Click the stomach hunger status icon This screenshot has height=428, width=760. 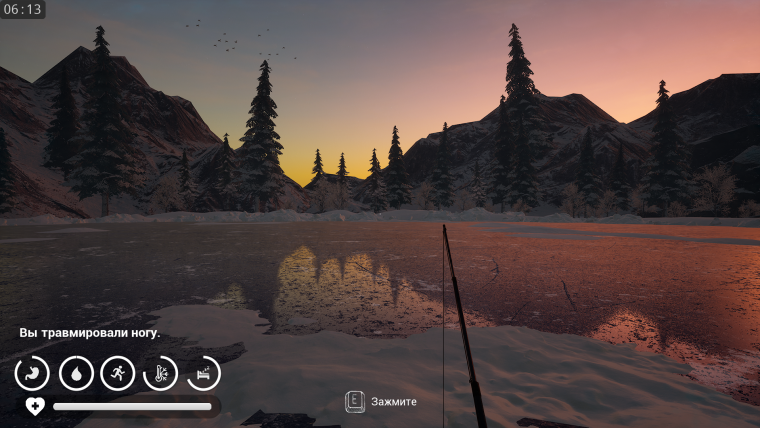[32, 373]
